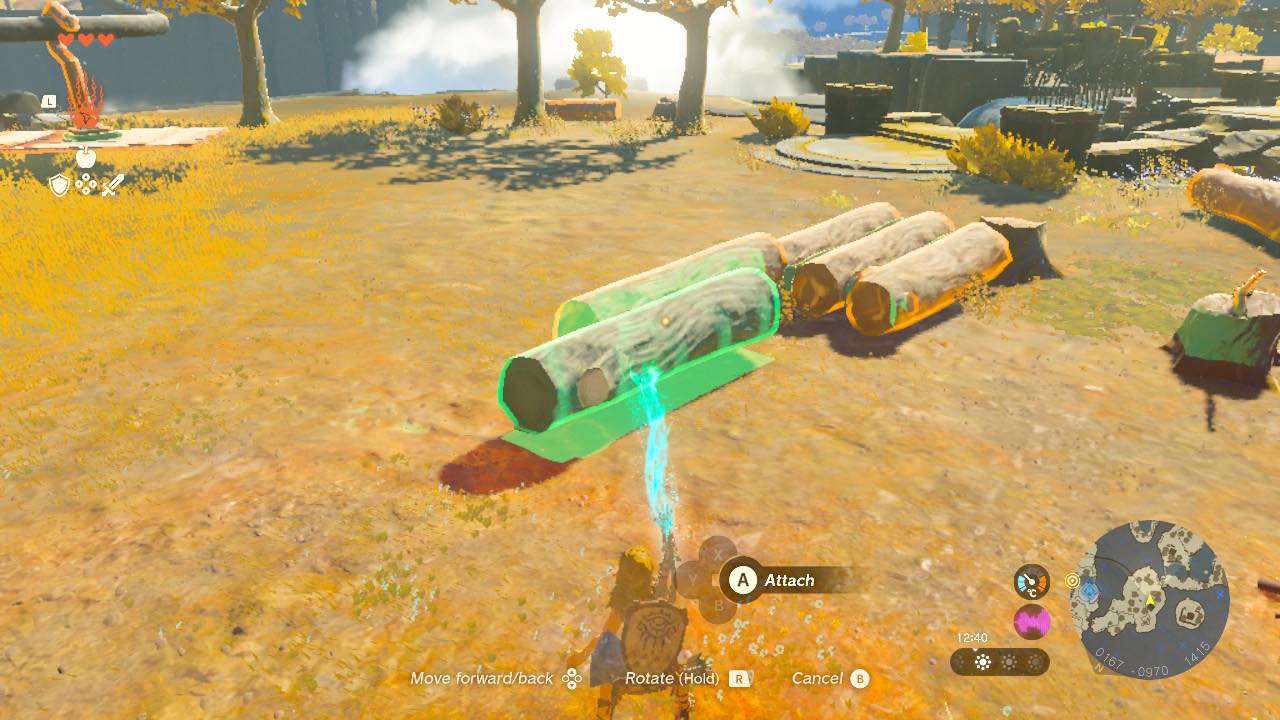The height and width of the screenshot is (720, 1280).
Task: Select the sword quick-menu icon
Action: coord(112,185)
